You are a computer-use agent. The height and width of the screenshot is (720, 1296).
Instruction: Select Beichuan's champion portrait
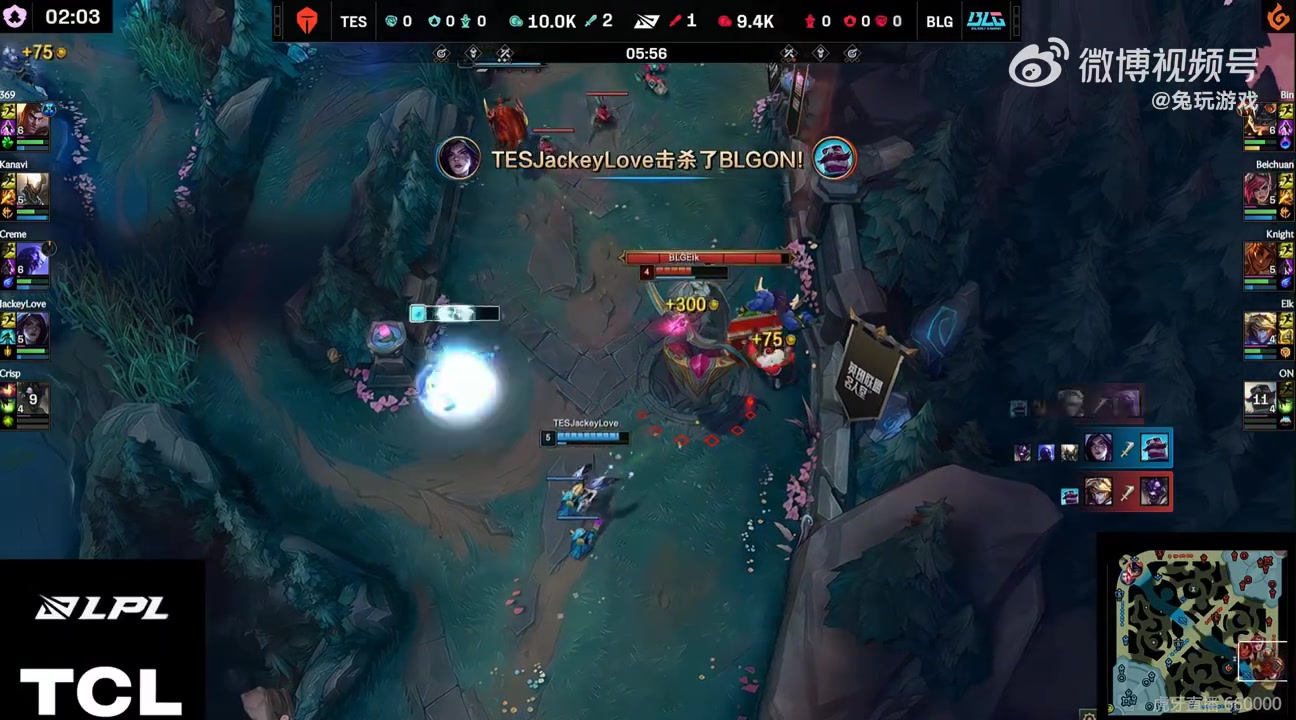(1261, 190)
